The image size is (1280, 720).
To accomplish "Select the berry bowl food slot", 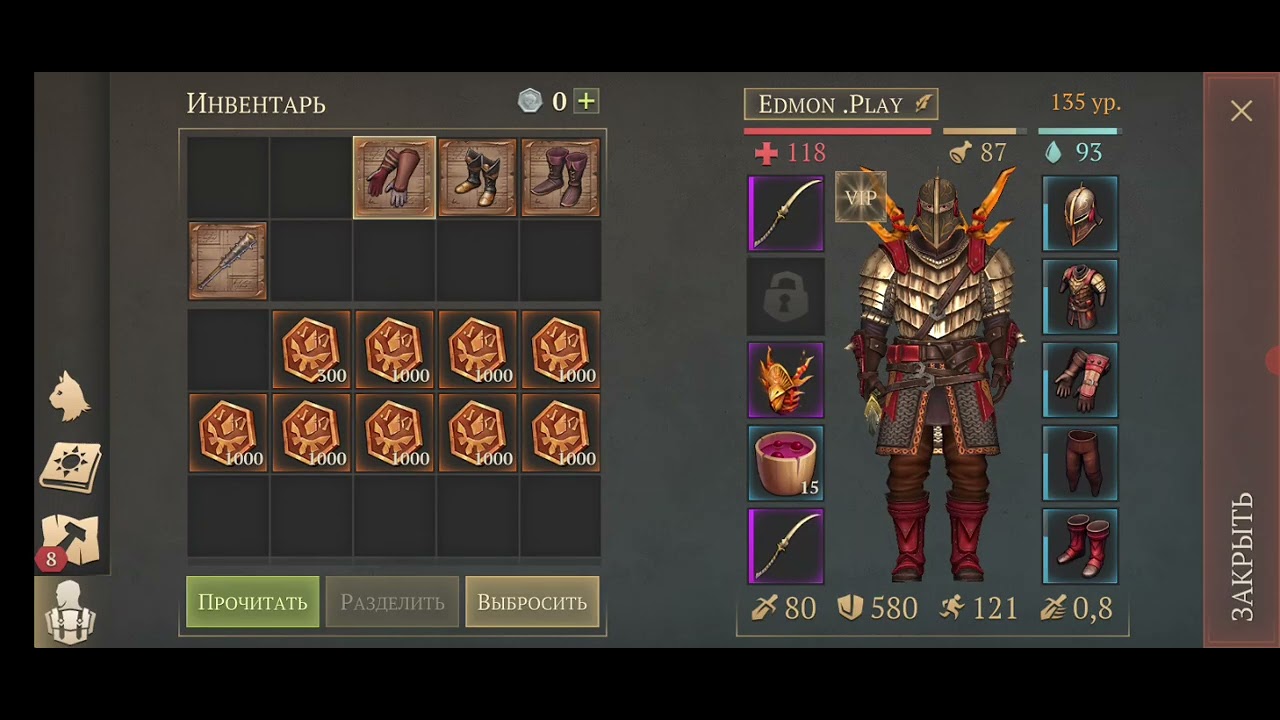I will point(786,463).
